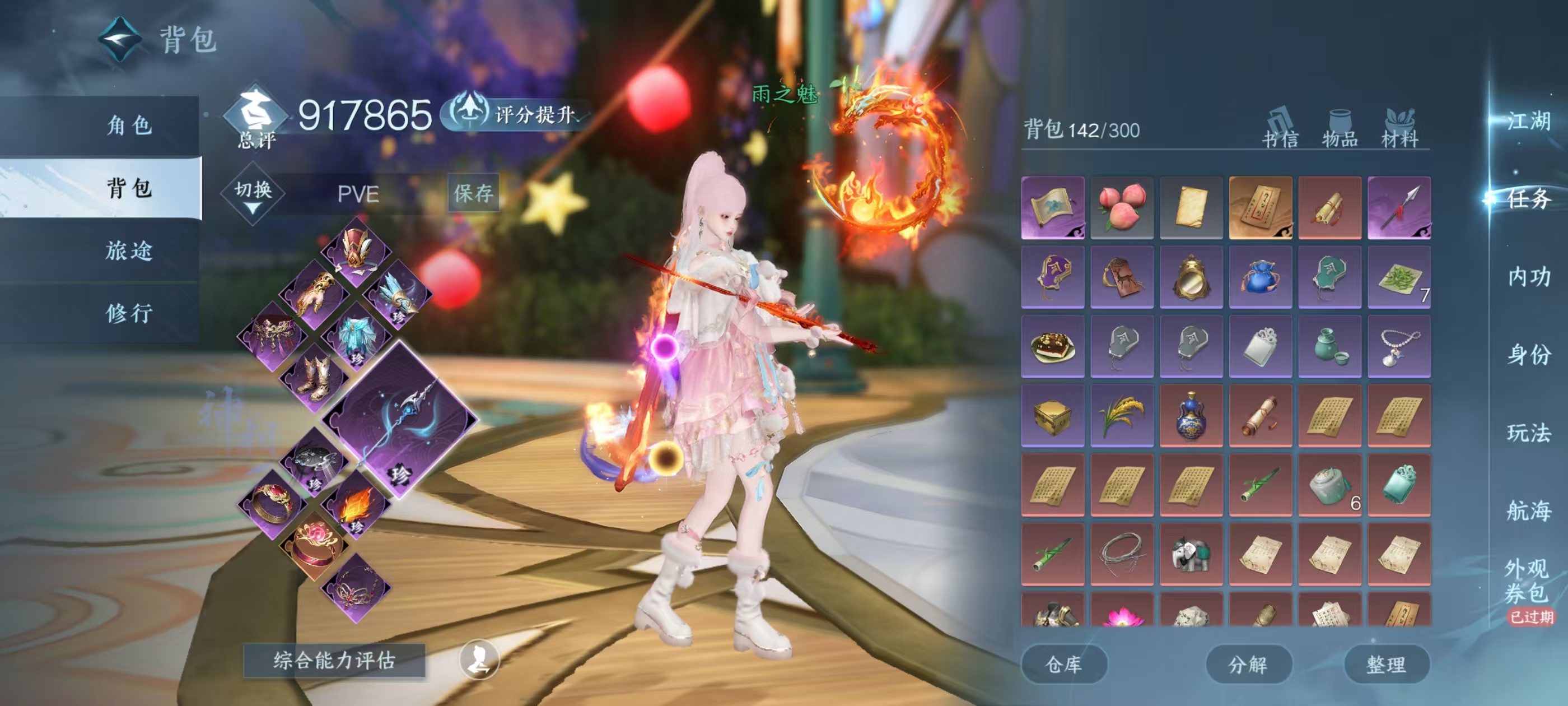Show 物品 items category
1568x706 pixels.
(1340, 129)
